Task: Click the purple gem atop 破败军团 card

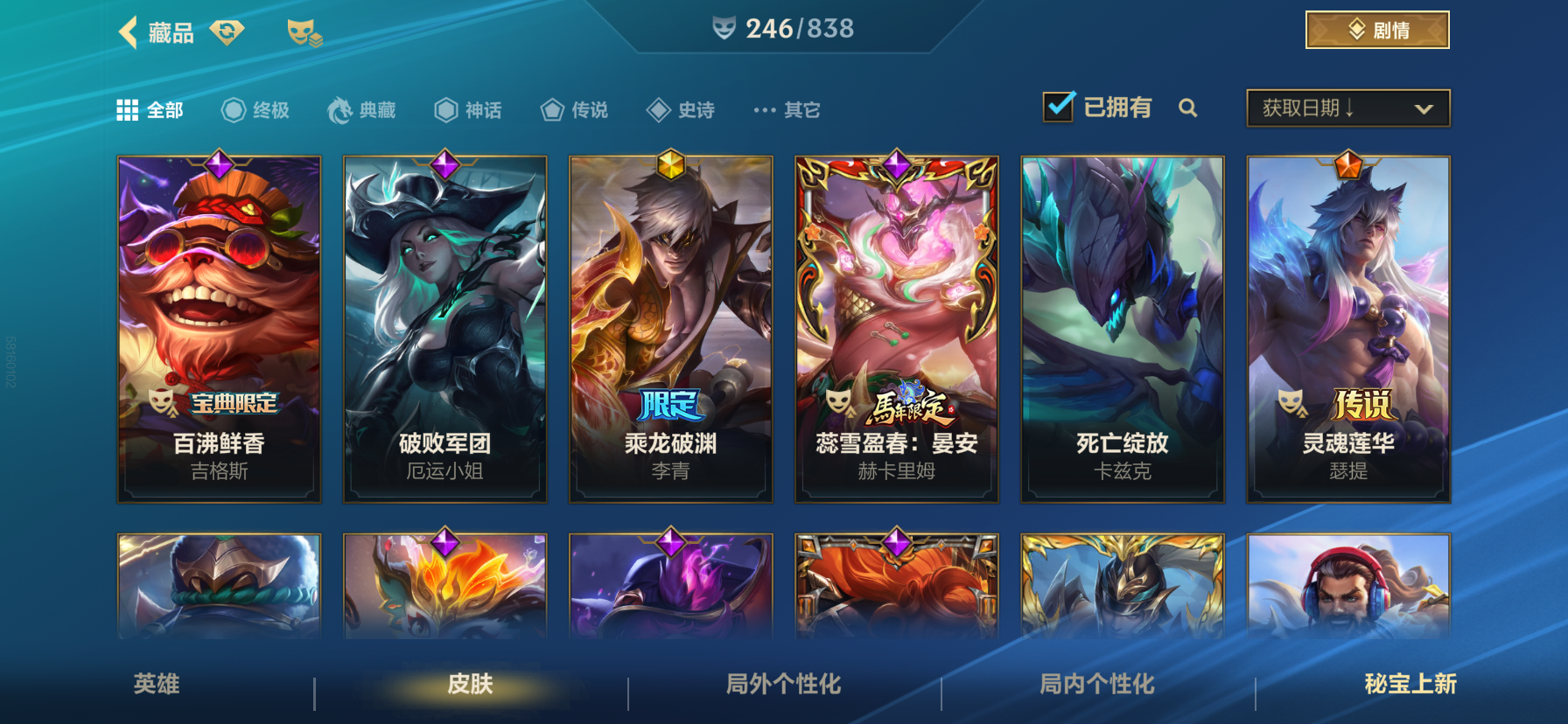Action: coord(444,163)
